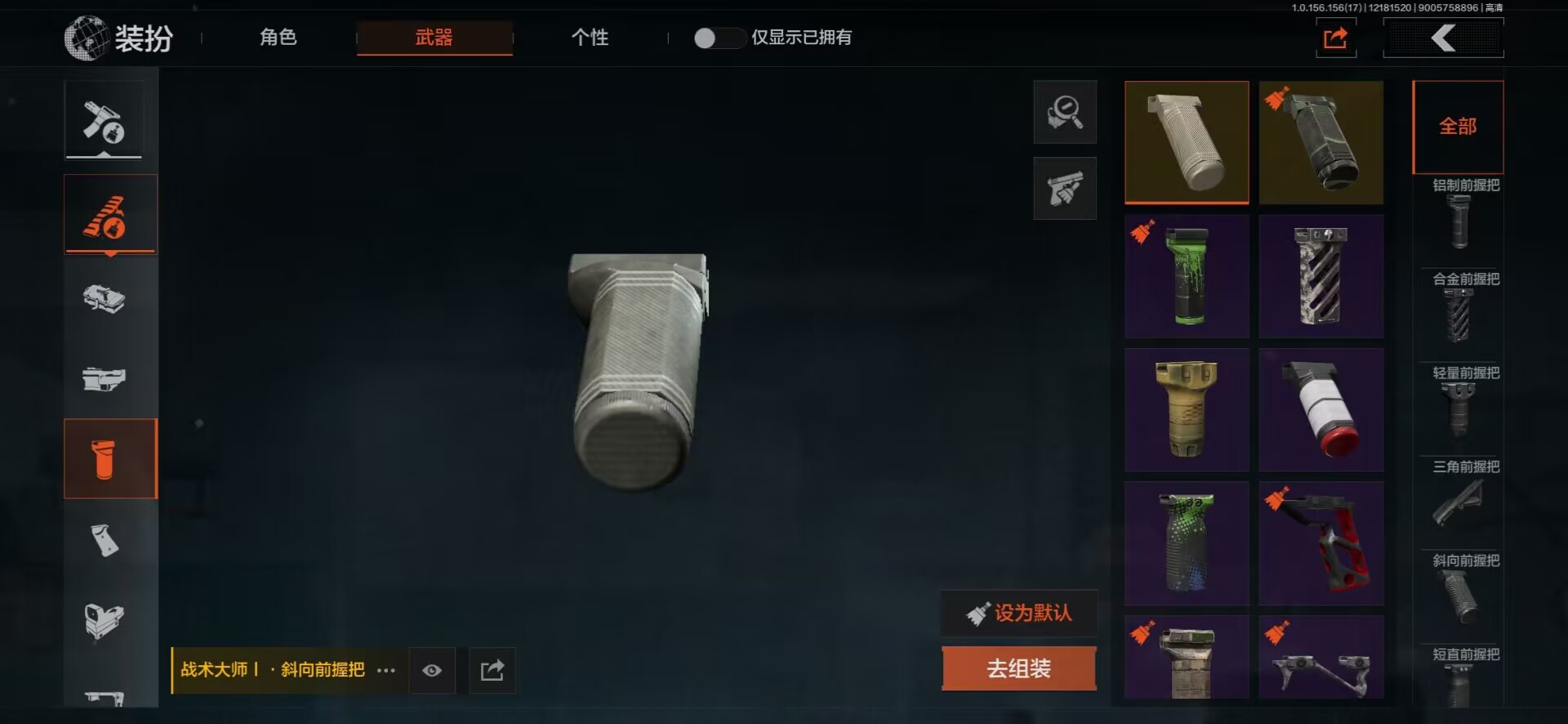
Task: Open the 个性 tab
Action: tap(590, 38)
